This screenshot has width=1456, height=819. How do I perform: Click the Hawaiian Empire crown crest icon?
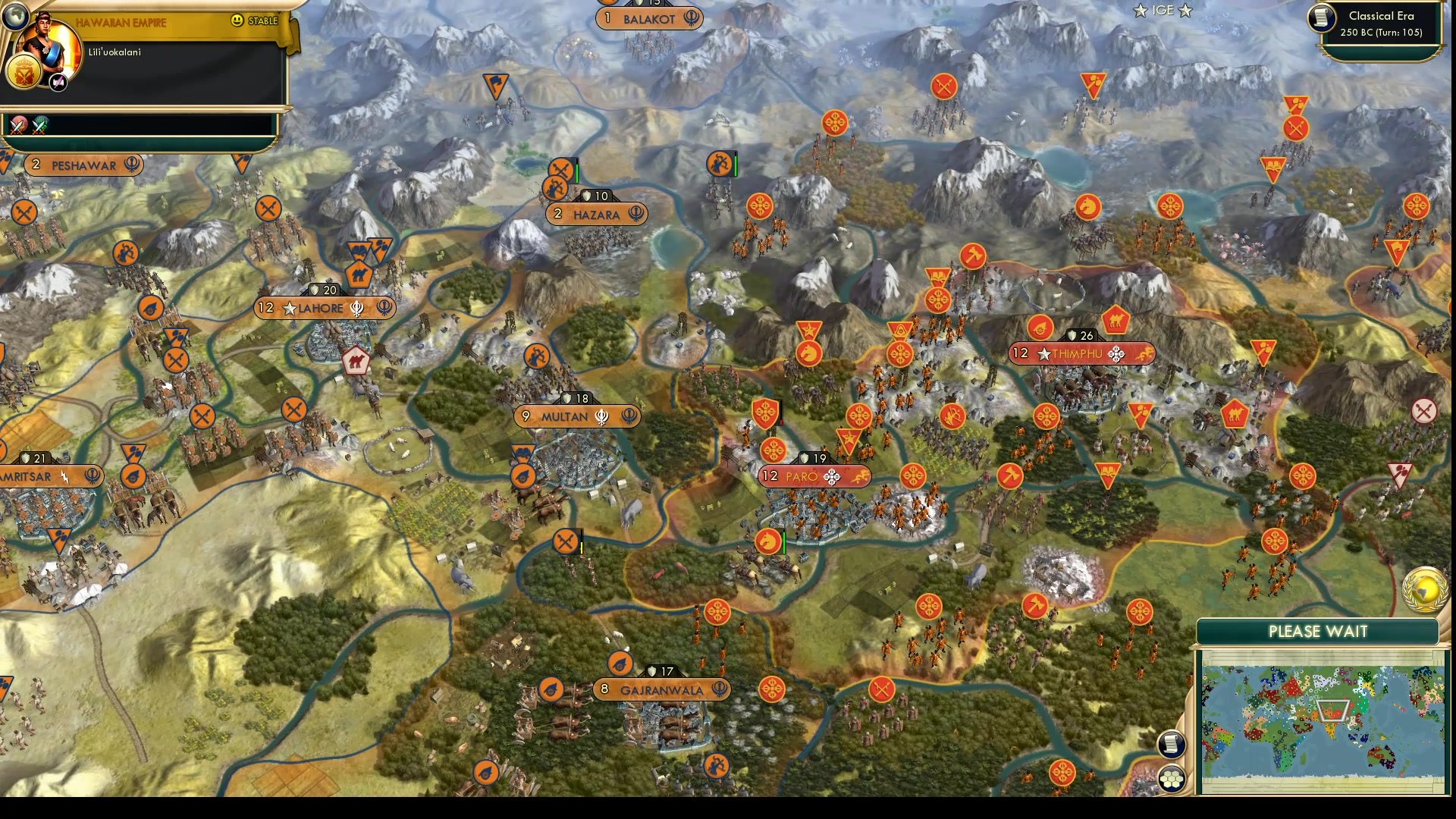pyautogui.click(x=24, y=71)
